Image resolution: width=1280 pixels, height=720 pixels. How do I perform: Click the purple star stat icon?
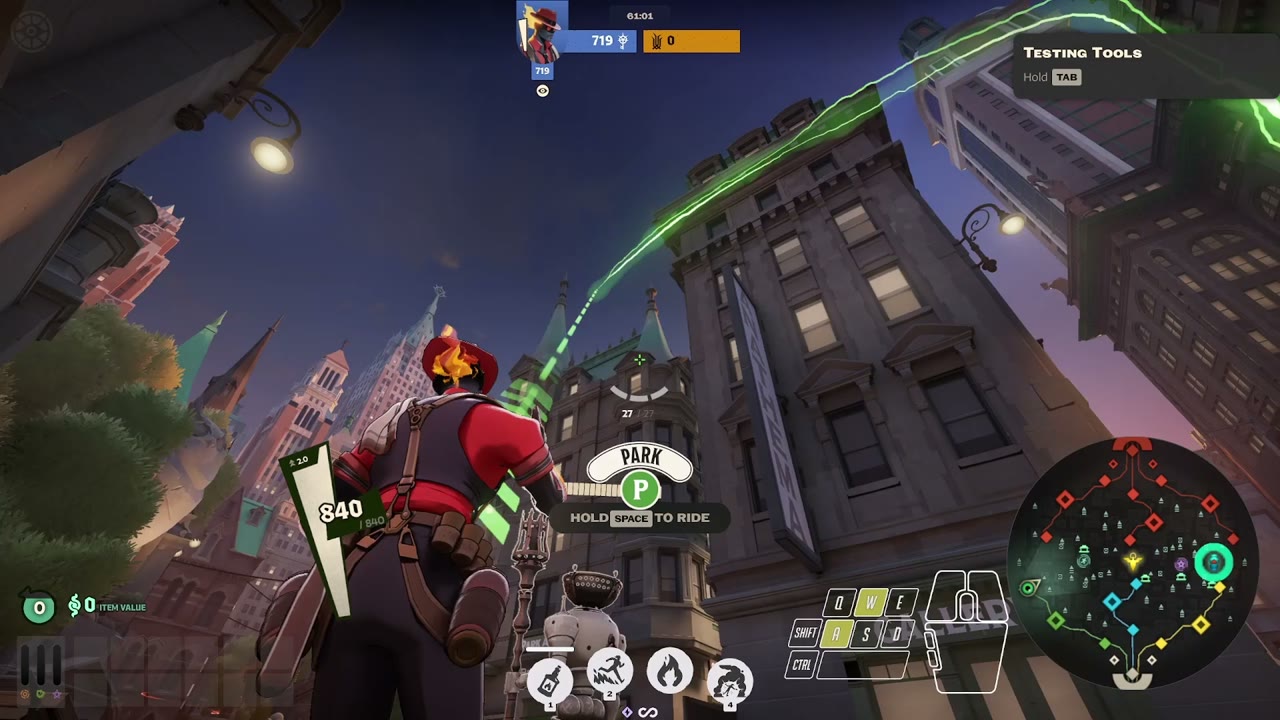(57, 693)
